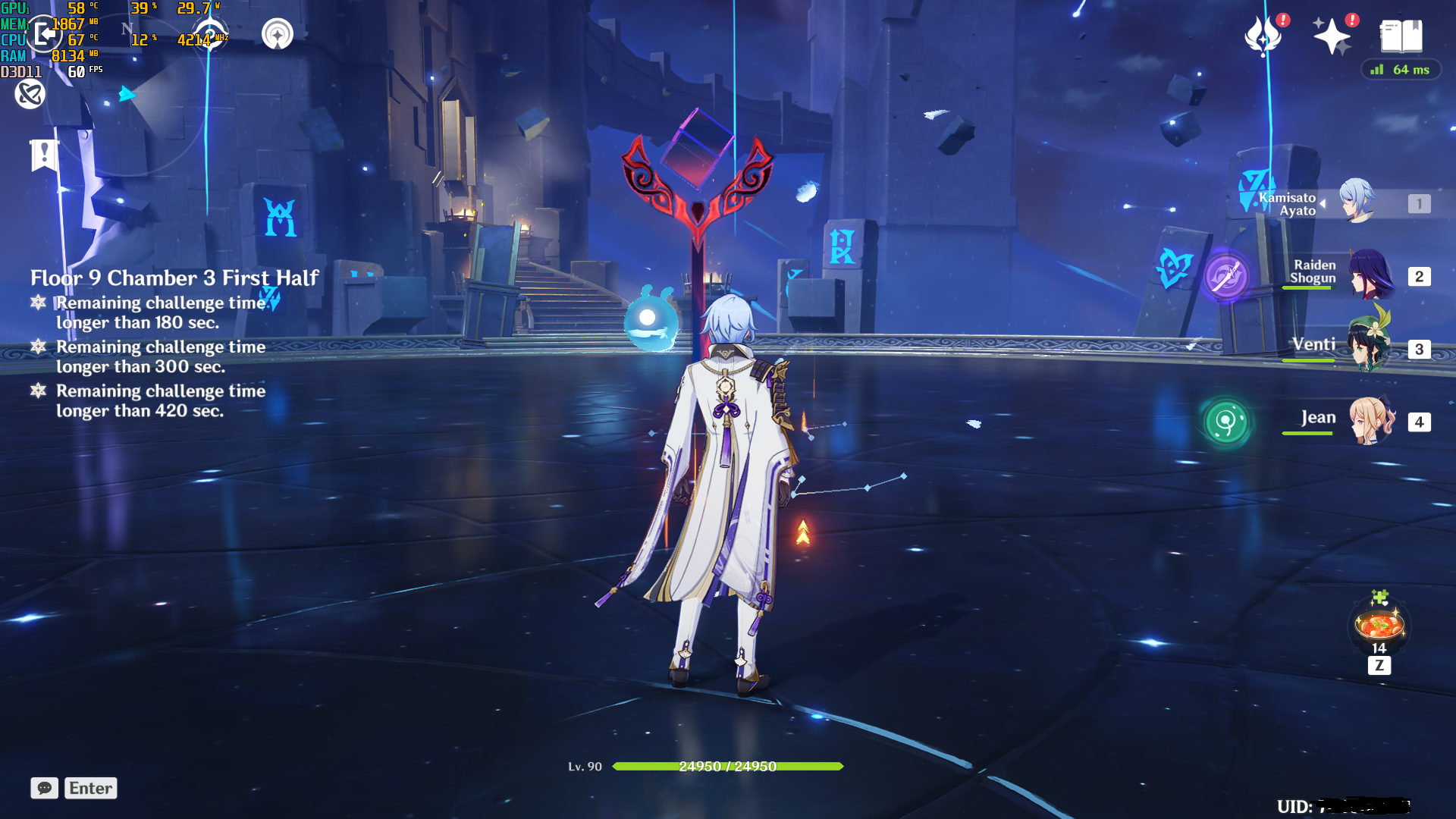This screenshot has width=1456, height=819.
Task: Click the crossed-out planet co-op icon
Action: click(x=30, y=94)
